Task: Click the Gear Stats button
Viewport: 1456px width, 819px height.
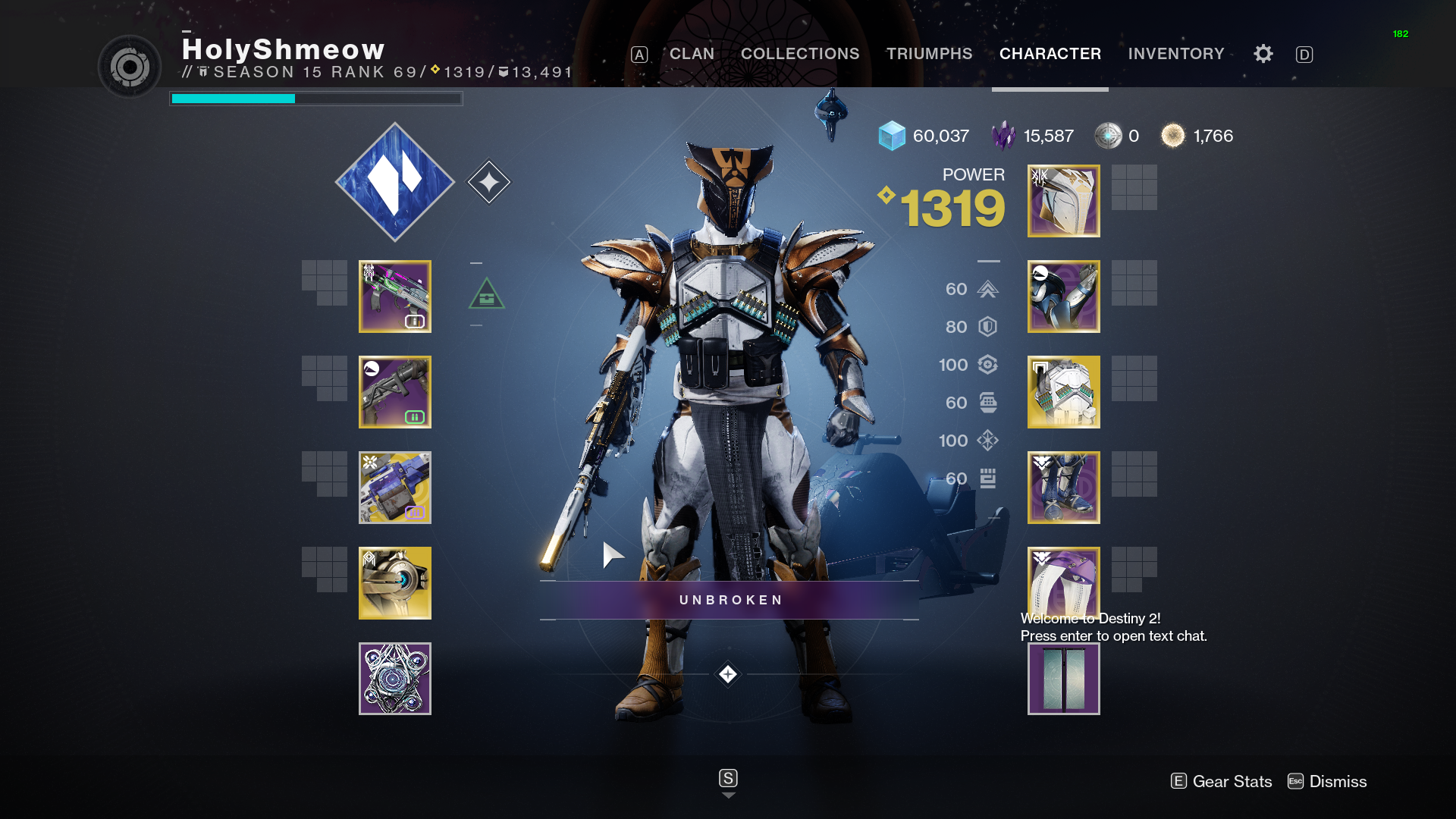Action: click(x=1221, y=781)
